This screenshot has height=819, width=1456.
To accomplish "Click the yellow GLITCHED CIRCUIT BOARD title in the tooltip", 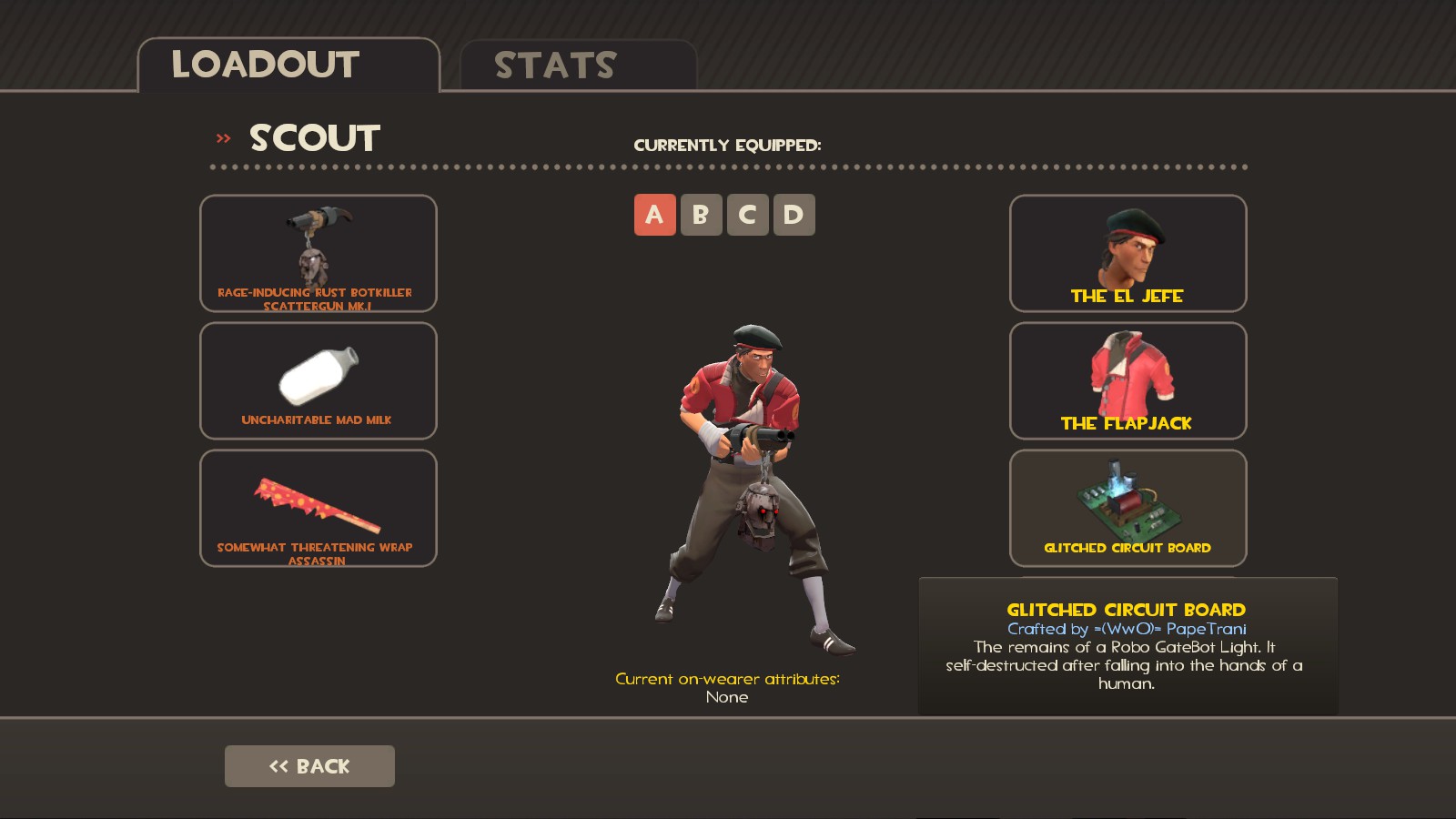I will tap(1127, 610).
